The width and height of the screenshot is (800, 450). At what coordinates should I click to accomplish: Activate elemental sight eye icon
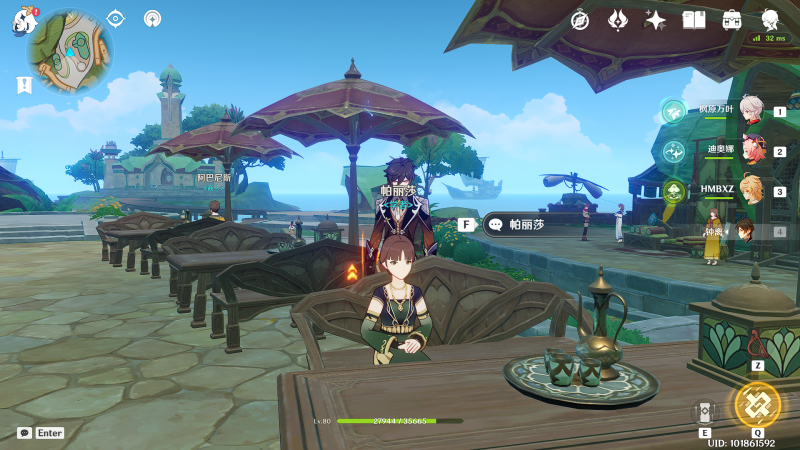pyautogui.click(x=116, y=18)
